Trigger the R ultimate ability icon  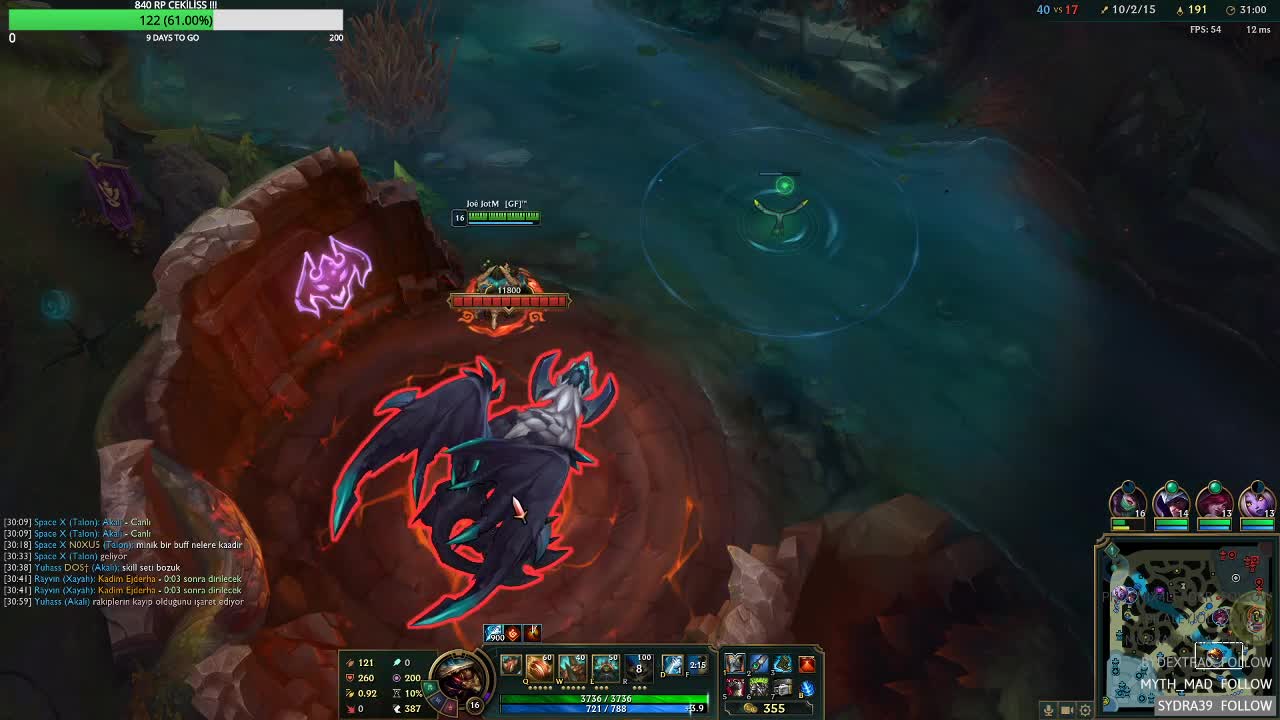pos(638,667)
